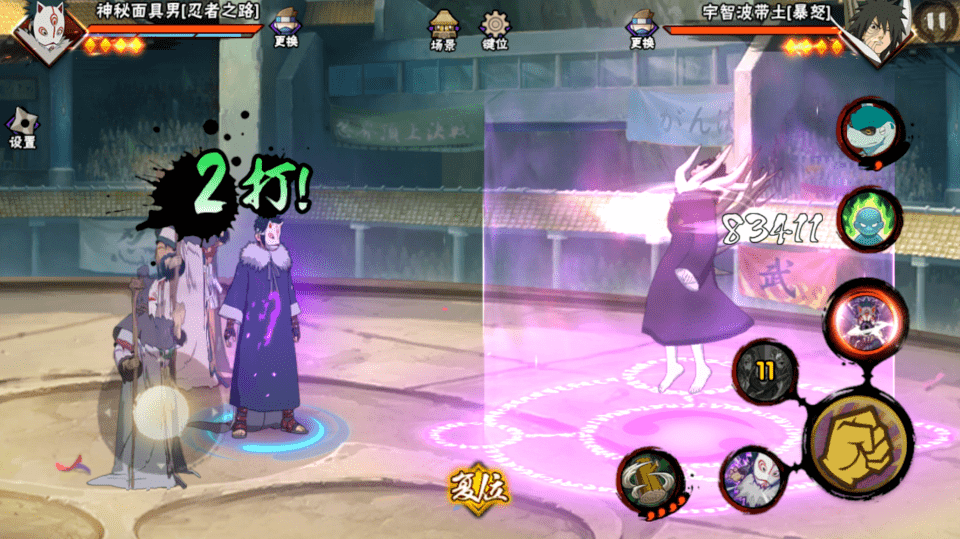960x539 pixels.
Task: Open the 设置 shuriken settings menu
Action: [22, 127]
